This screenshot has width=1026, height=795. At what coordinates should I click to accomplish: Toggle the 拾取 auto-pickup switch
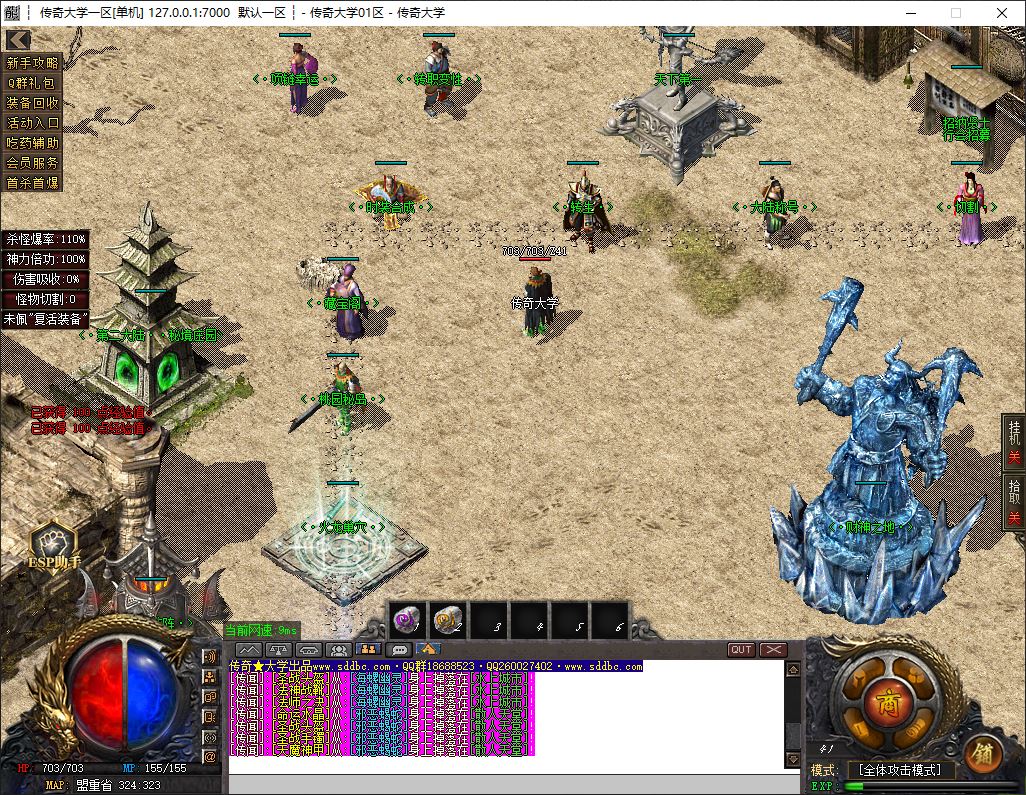pyautogui.click(x=1014, y=502)
